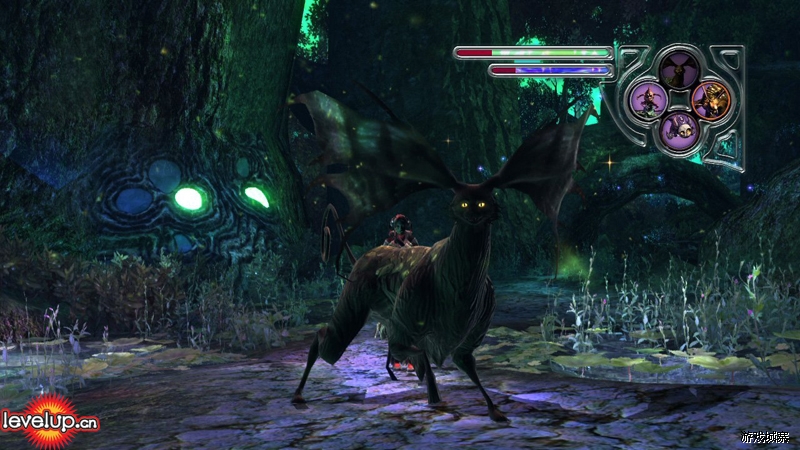
Task: Select the top dark winged creature icon
Action: [678, 69]
